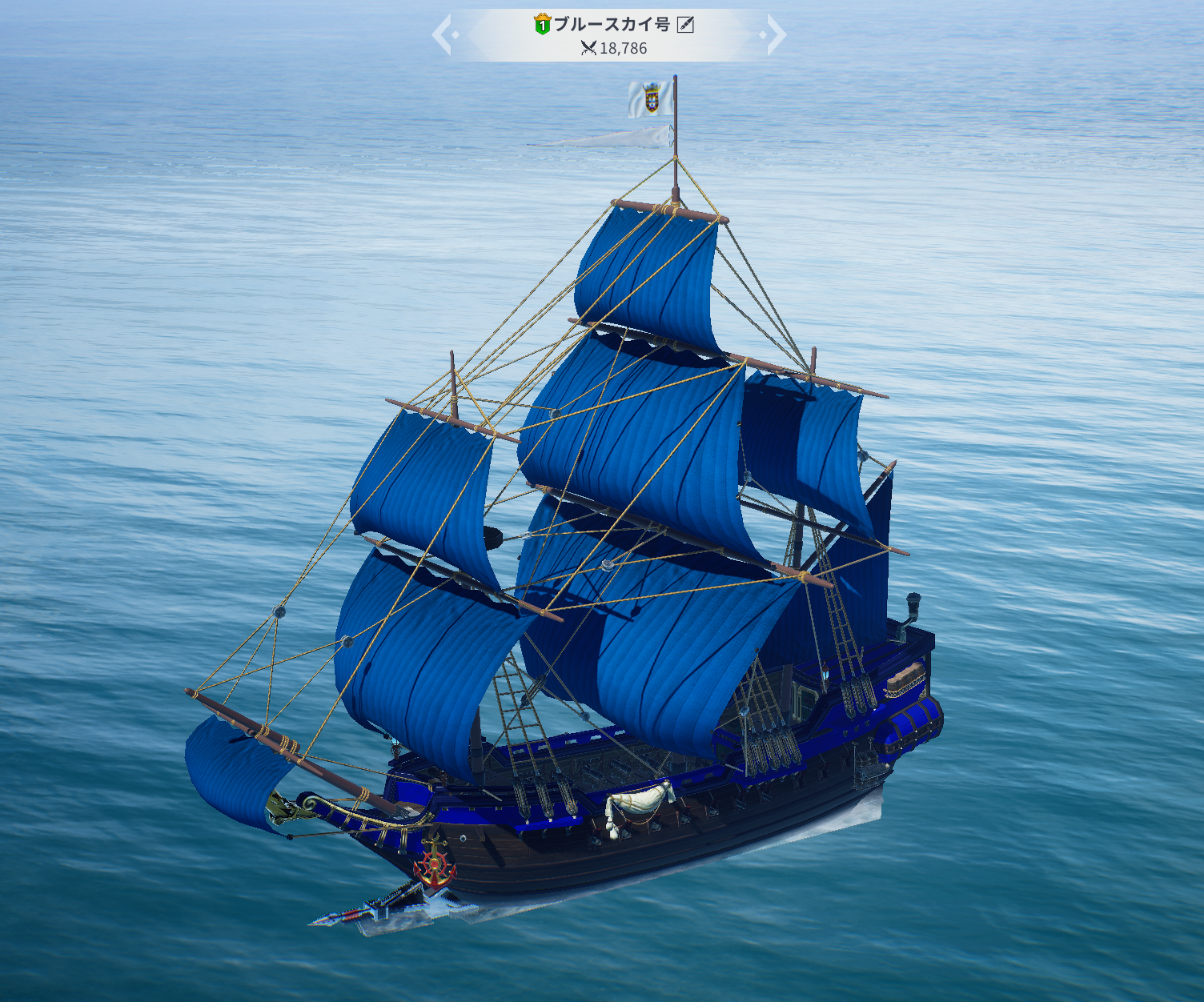Edit the ship name ブルースカイ号

click(x=685, y=25)
